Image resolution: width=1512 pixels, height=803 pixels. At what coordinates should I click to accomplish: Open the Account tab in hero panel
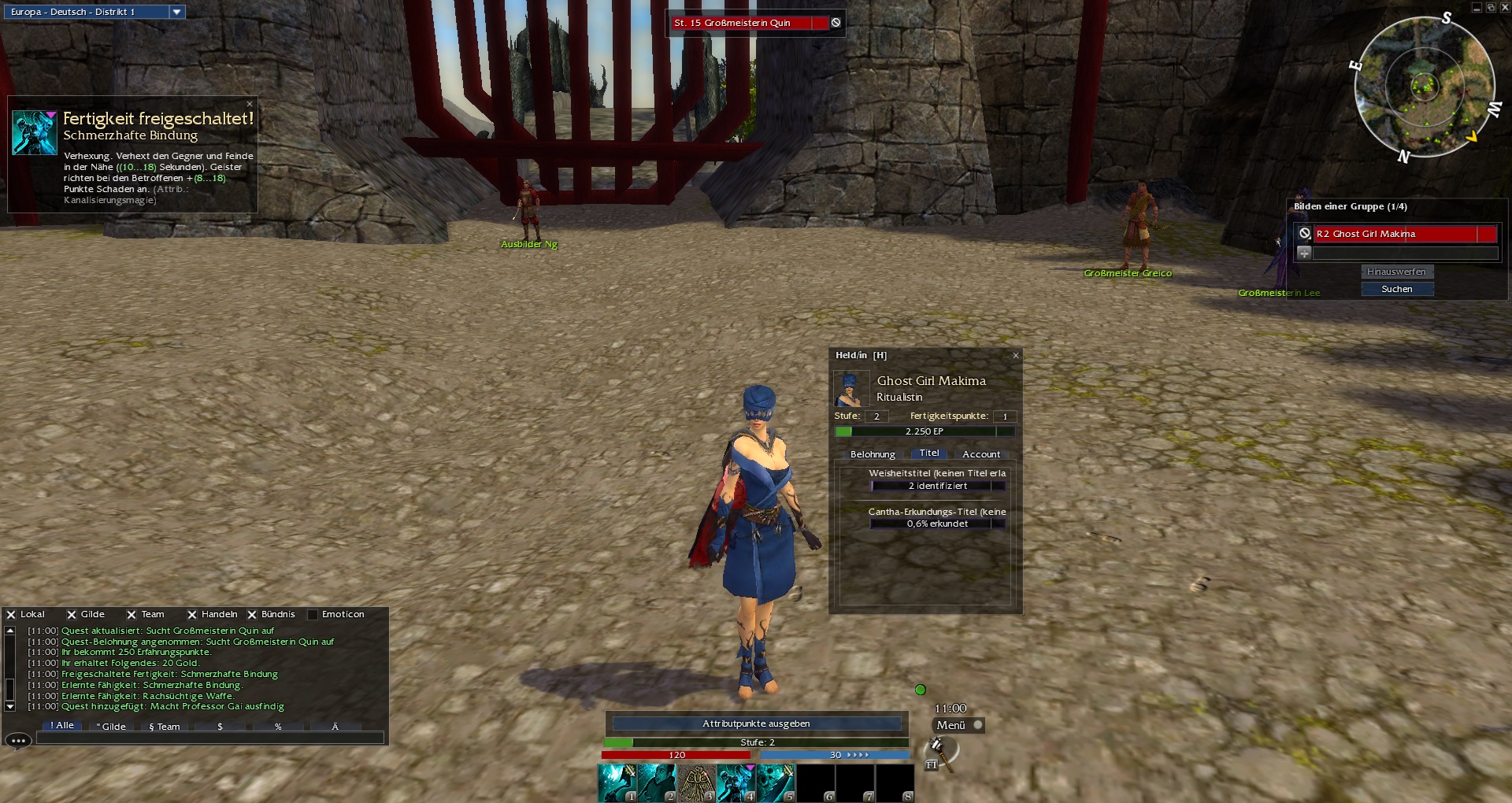point(981,454)
